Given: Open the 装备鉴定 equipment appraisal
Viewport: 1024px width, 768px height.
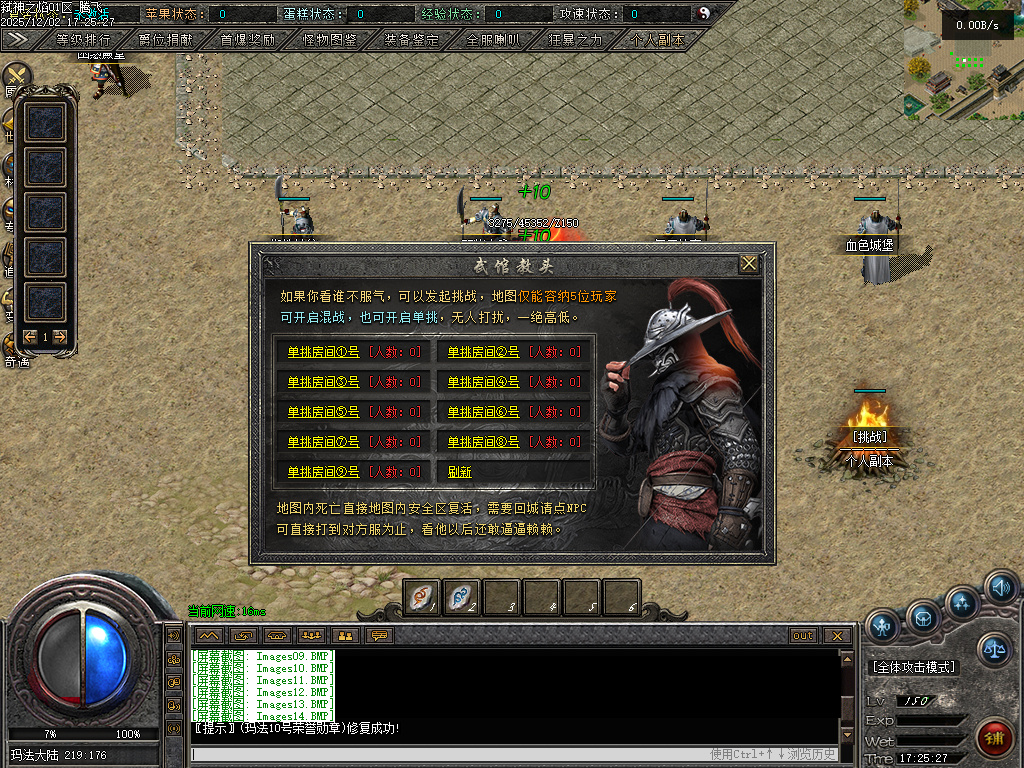Looking at the screenshot, I should click(x=411, y=40).
